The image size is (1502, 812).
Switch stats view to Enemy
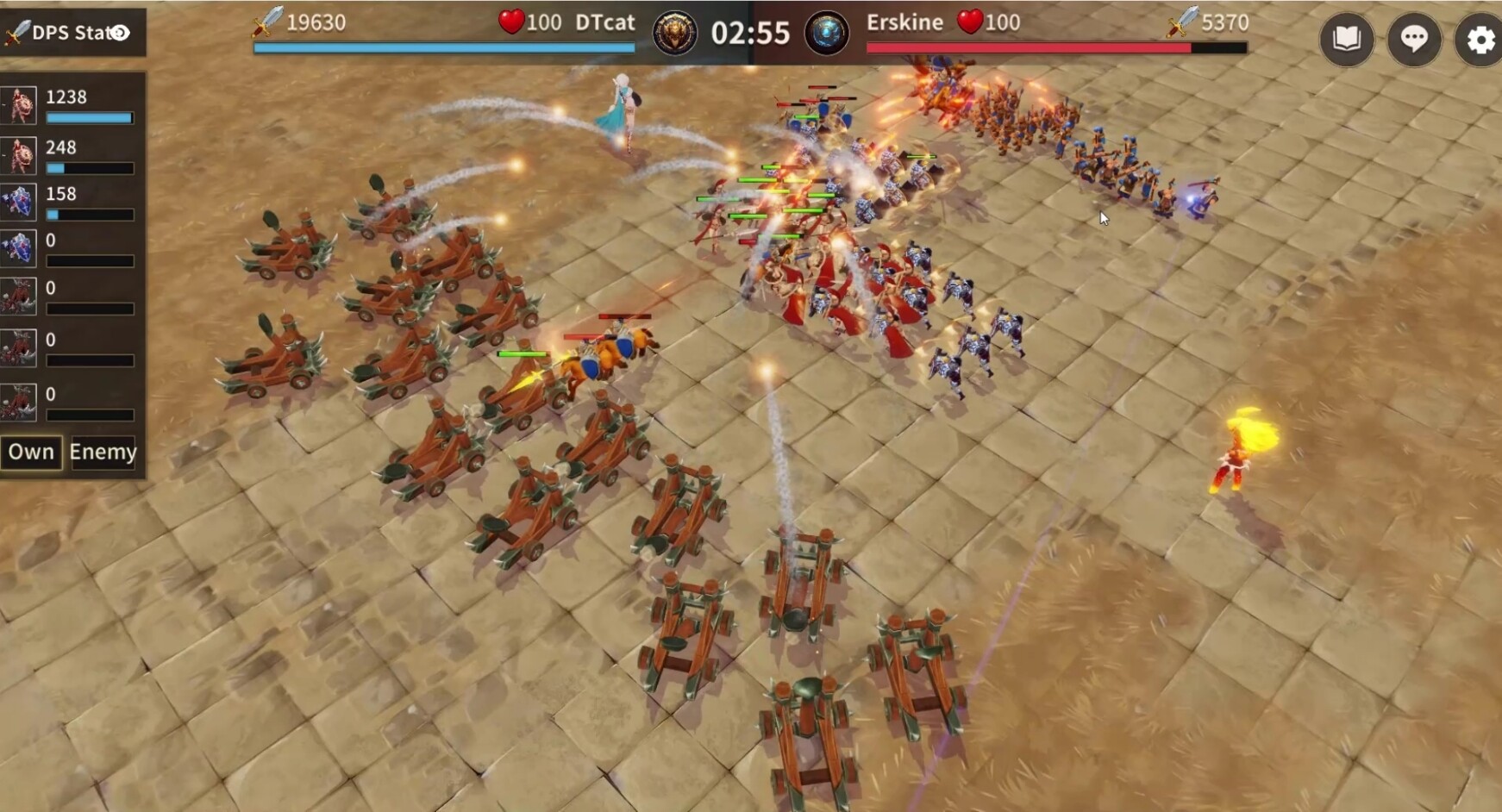103,452
